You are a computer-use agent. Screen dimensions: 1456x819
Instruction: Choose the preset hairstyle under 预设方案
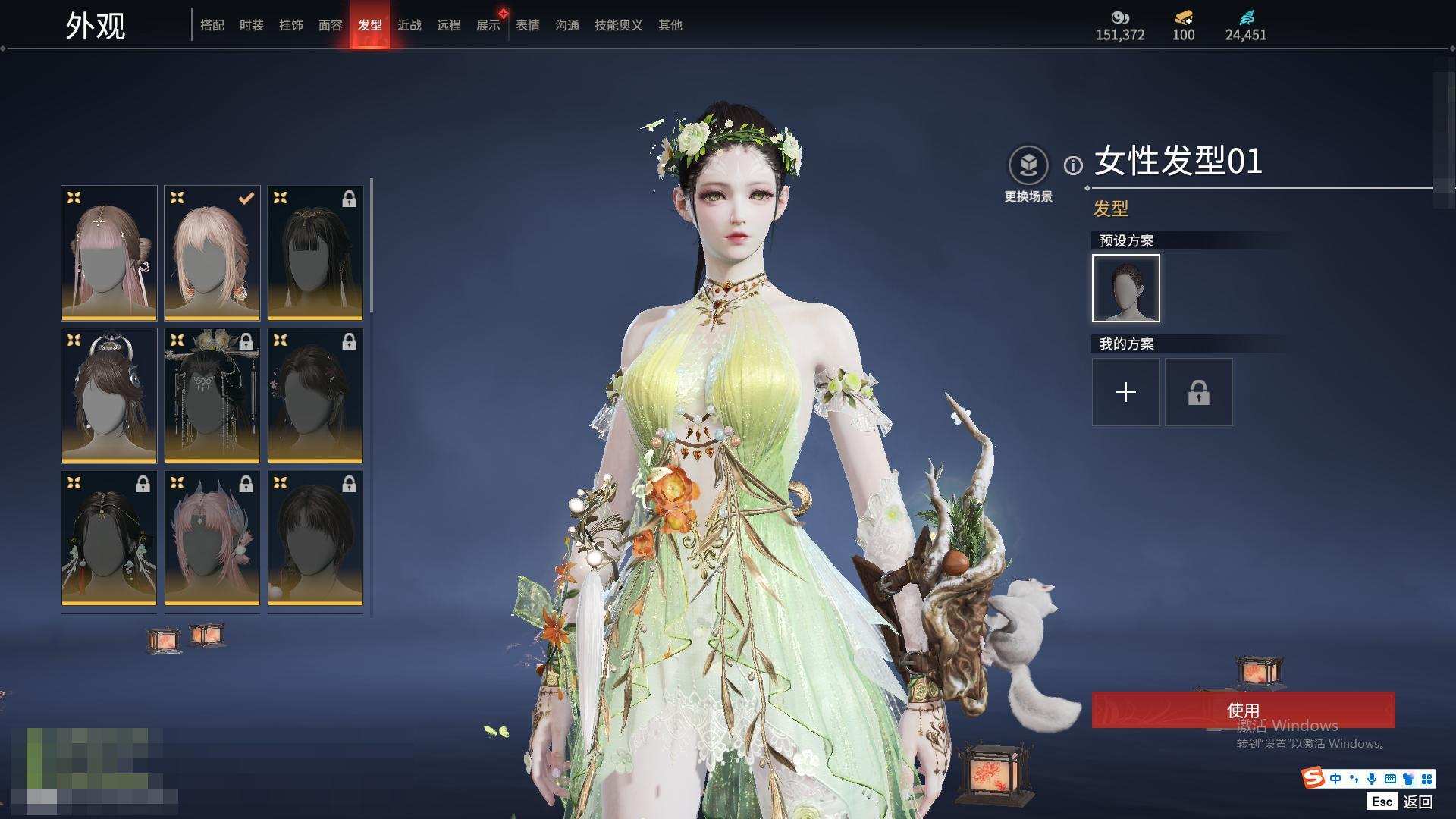1125,288
